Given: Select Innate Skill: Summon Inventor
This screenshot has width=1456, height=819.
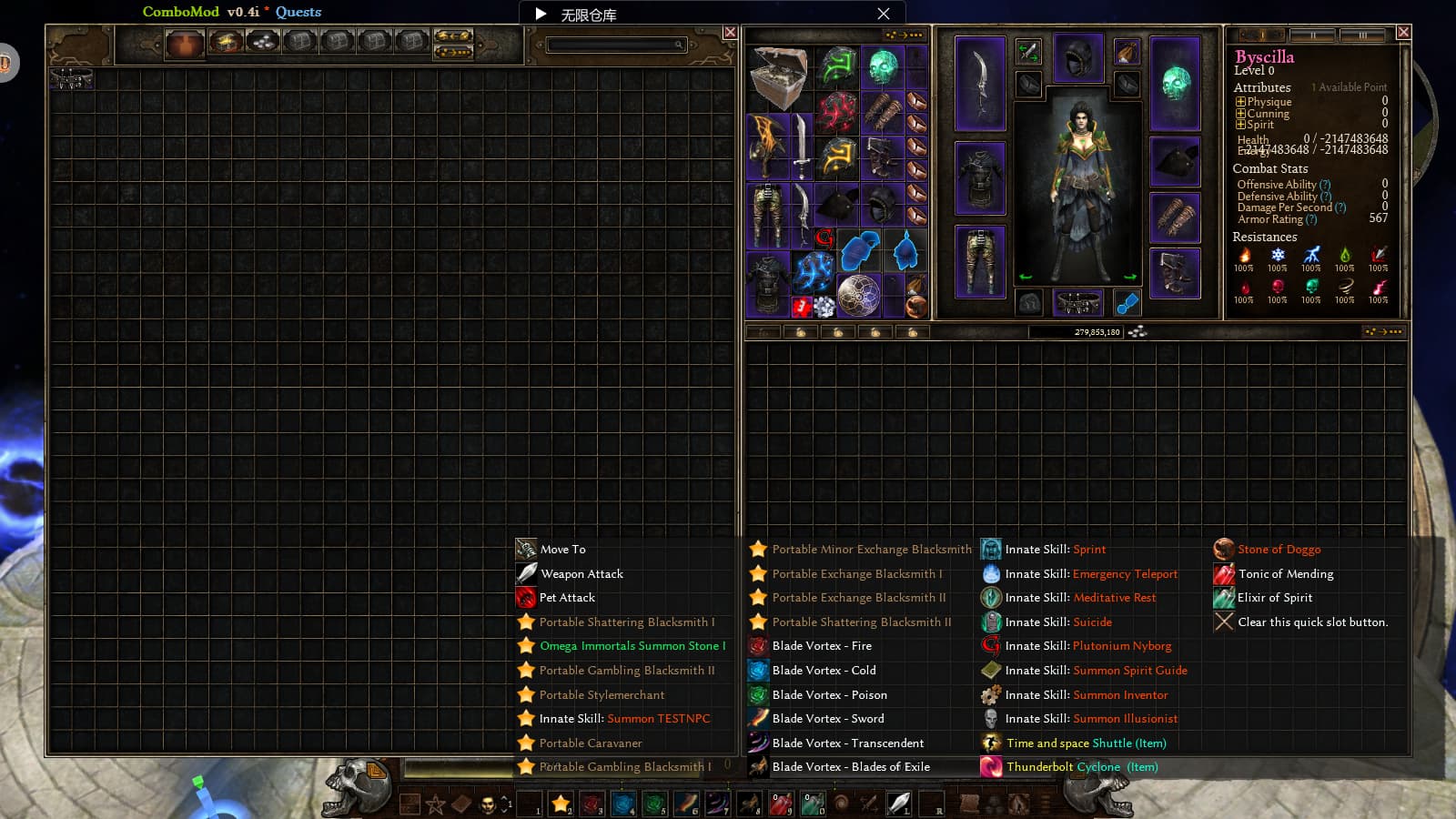Looking at the screenshot, I should click(x=1086, y=694).
